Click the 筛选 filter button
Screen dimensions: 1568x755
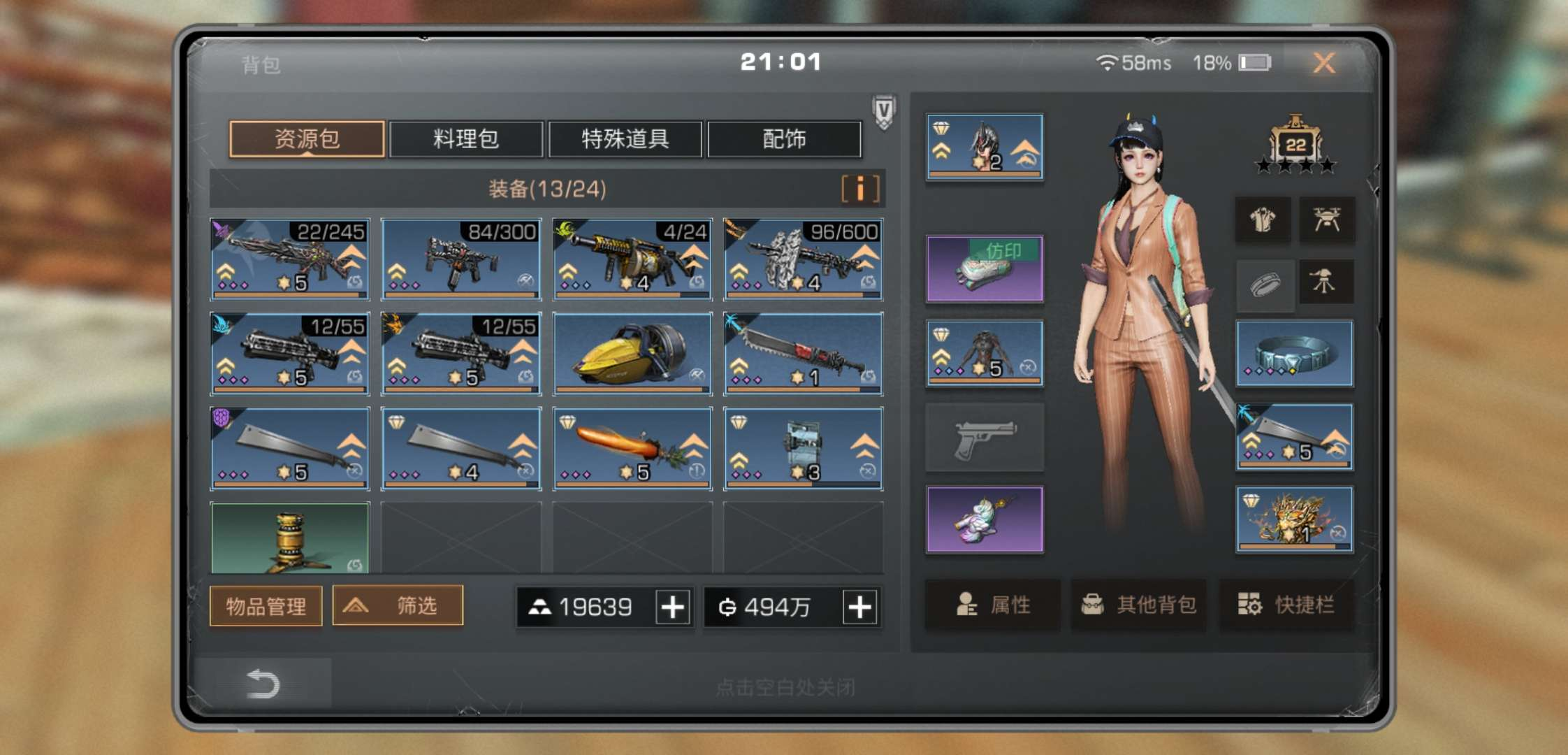click(398, 605)
